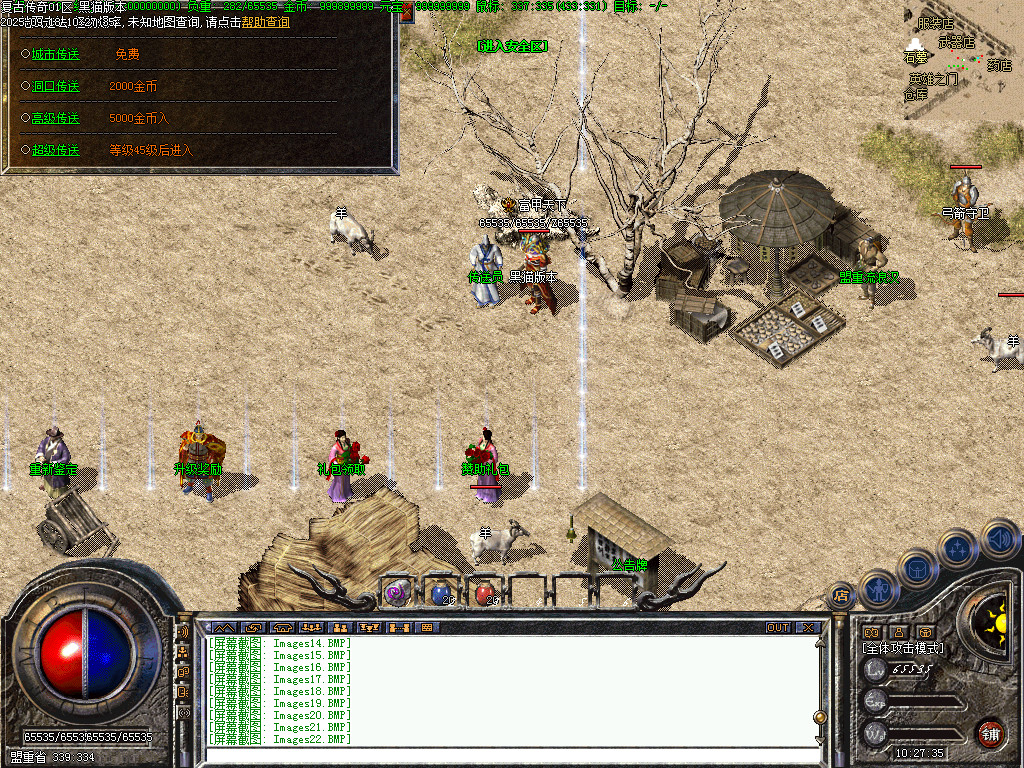The width and height of the screenshot is (1024, 768).
Task: Use the purple swirl scroll in belt
Action: [x=396, y=593]
